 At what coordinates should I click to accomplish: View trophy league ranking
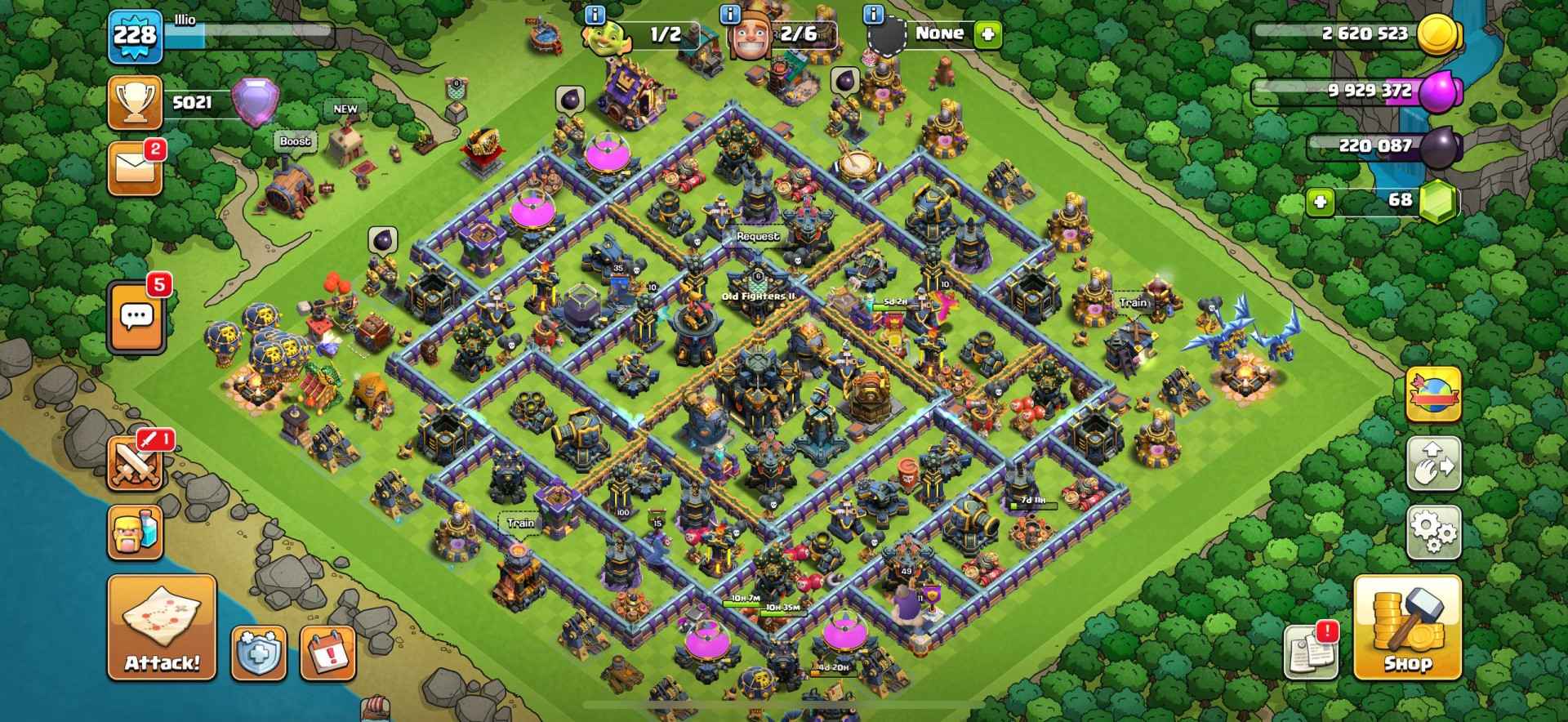(x=135, y=104)
